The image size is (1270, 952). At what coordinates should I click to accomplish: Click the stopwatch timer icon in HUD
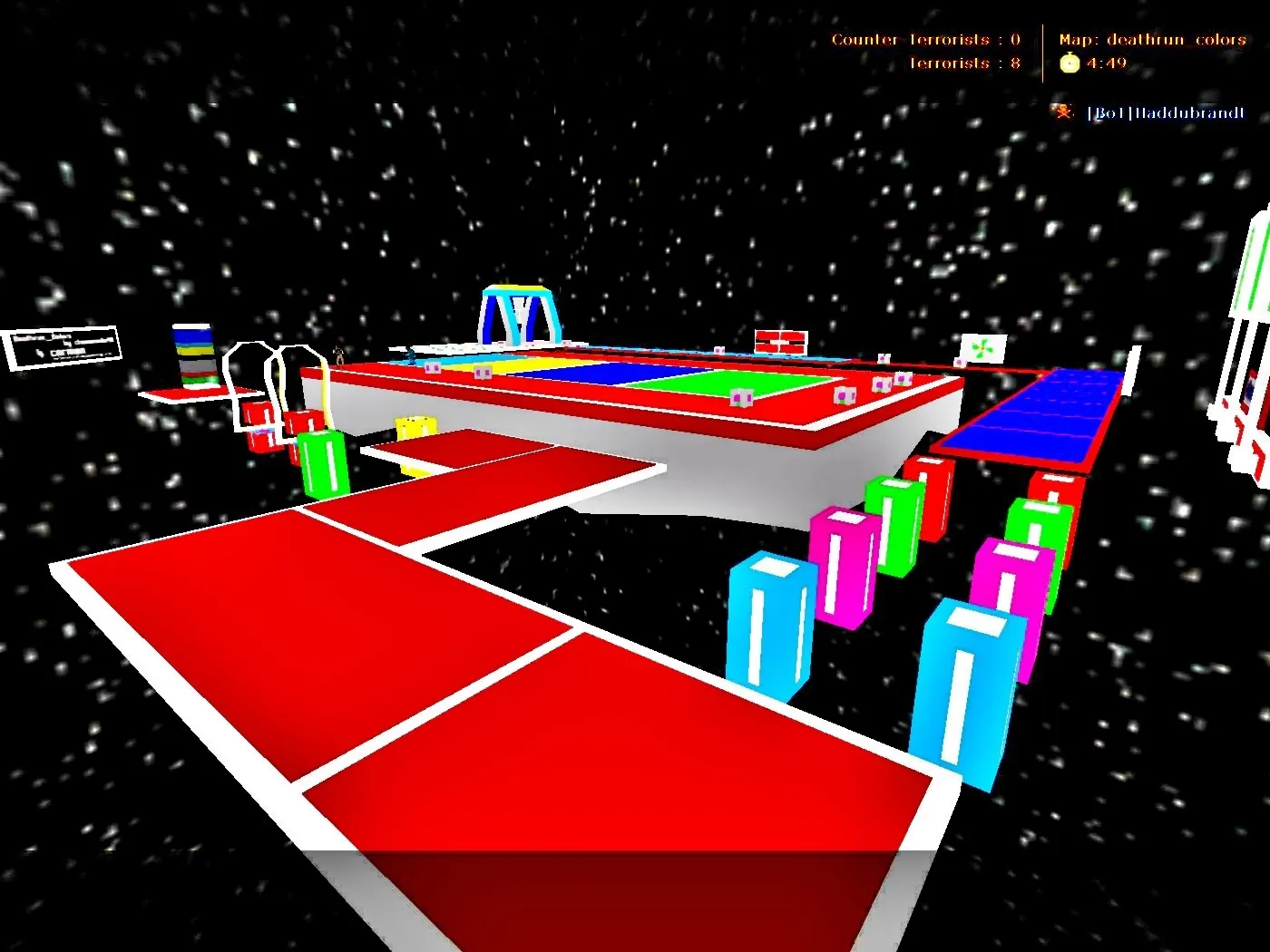[x=1069, y=62]
